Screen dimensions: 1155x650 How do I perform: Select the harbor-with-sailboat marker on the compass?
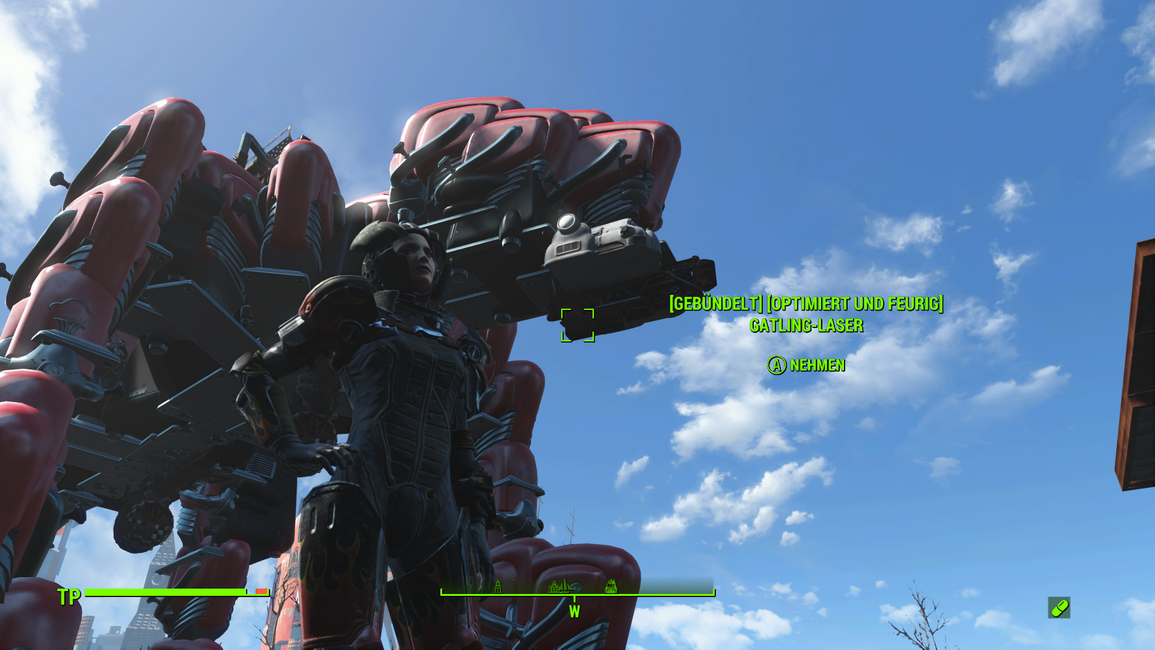tap(561, 586)
